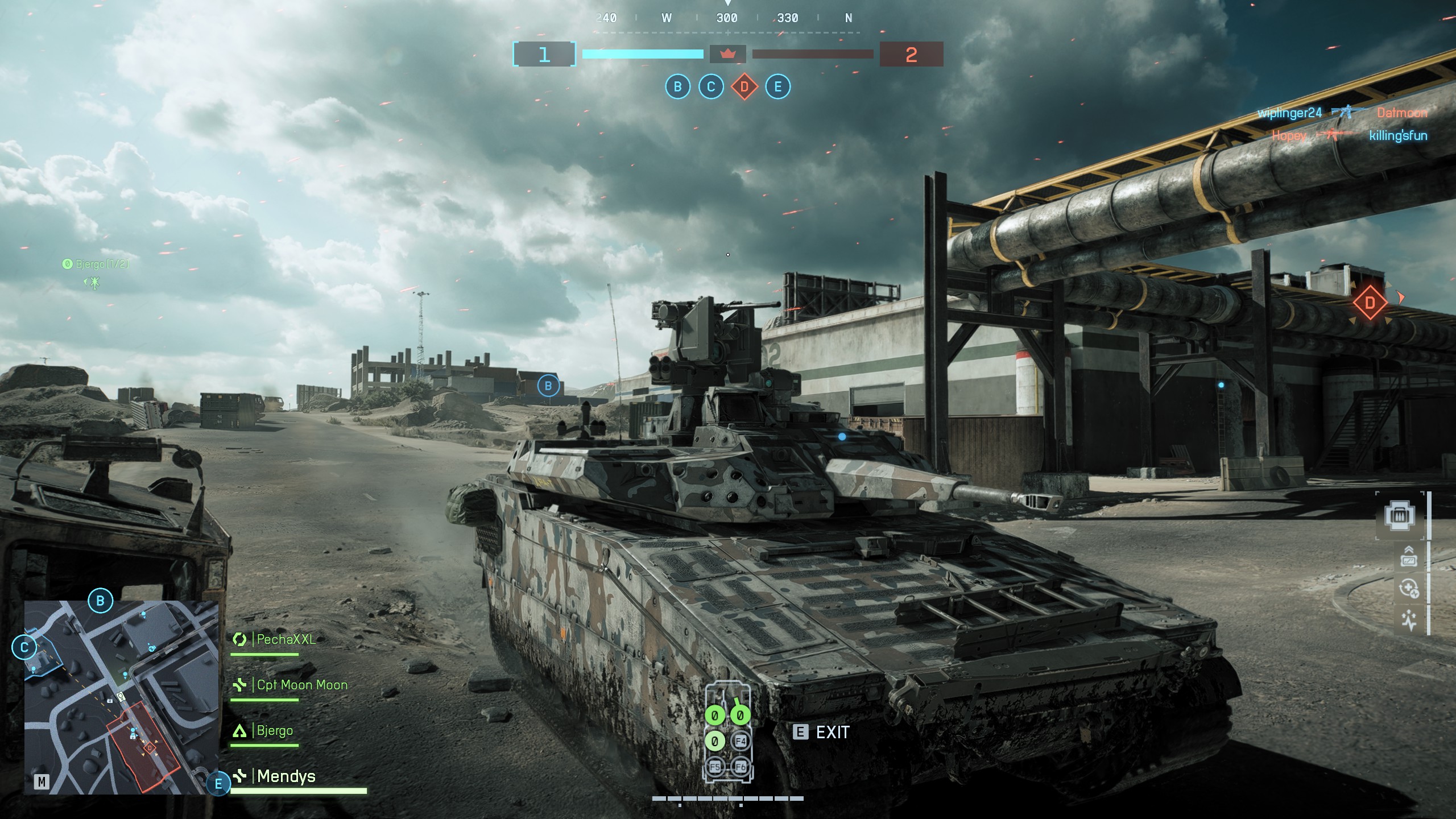This screenshot has width=1456, height=819.
Task: Select enemy objective D in the top capture row
Action: click(x=744, y=87)
